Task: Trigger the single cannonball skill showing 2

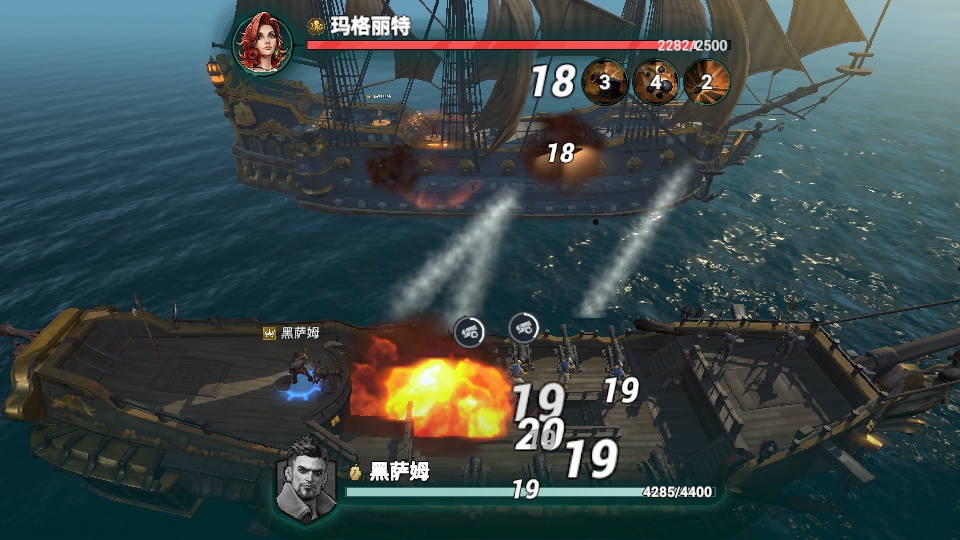Action: (707, 82)
